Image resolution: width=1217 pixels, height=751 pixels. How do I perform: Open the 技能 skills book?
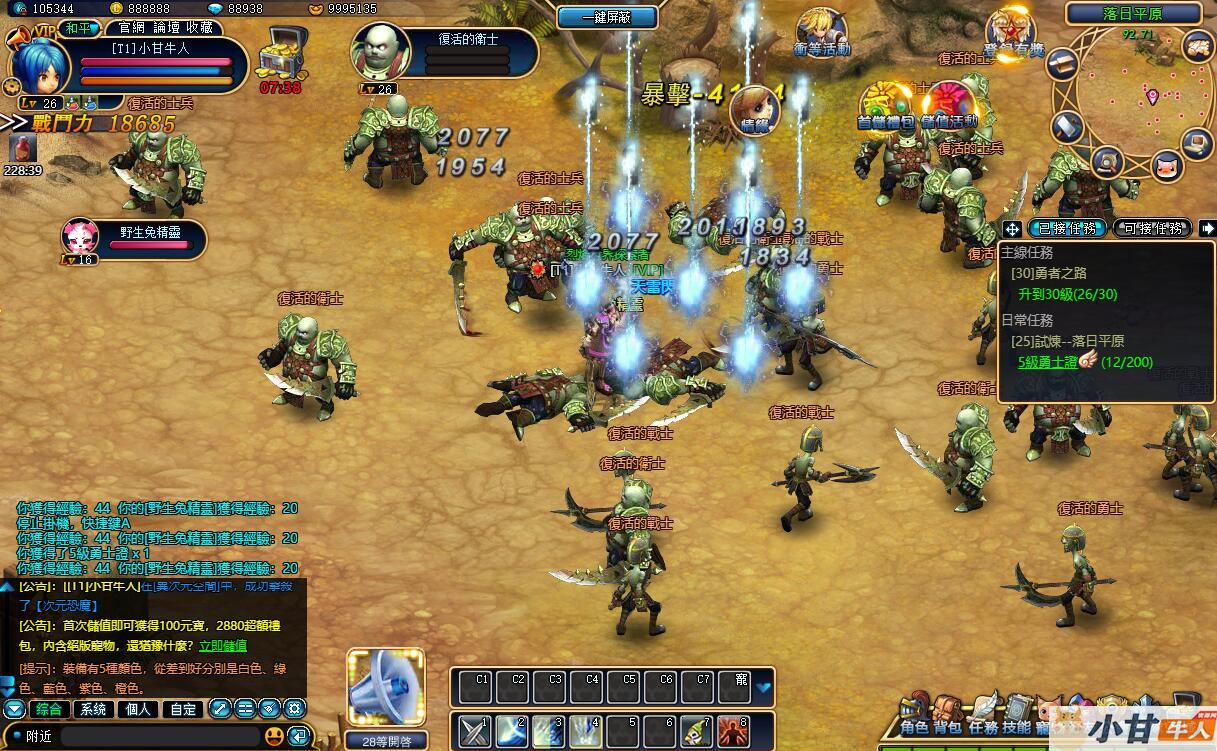tap(1017, 714)
